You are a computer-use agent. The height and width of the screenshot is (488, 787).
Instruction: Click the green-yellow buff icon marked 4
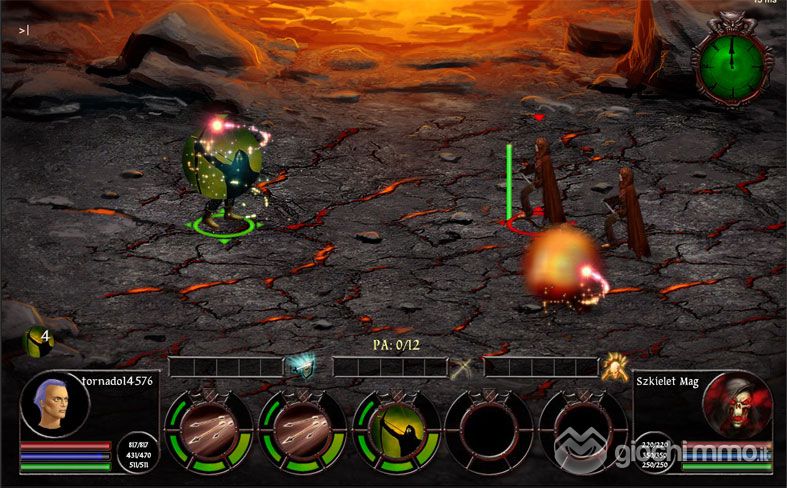point(35,341)
